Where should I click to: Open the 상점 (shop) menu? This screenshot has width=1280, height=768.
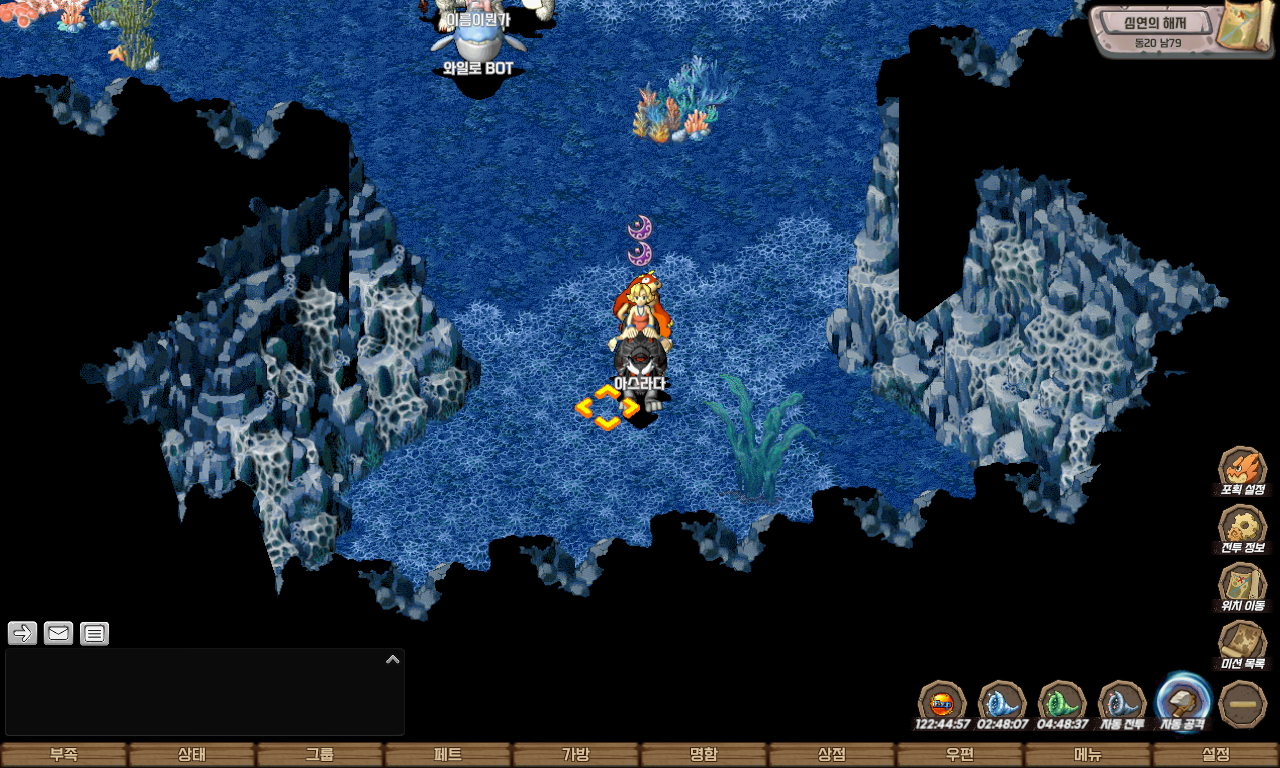click(832, 755)
